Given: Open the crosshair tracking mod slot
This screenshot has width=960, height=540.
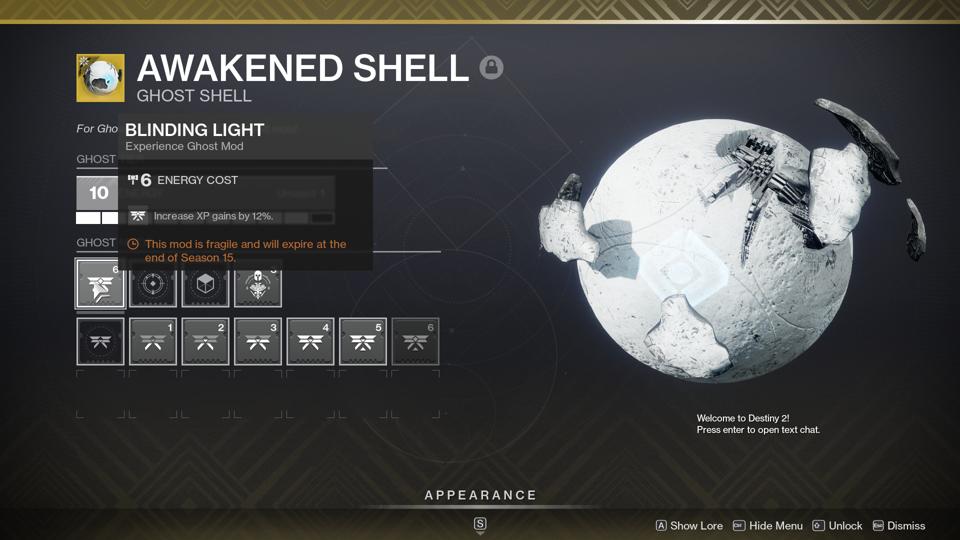Looking at the screenshot, I should tap(153, 285).
